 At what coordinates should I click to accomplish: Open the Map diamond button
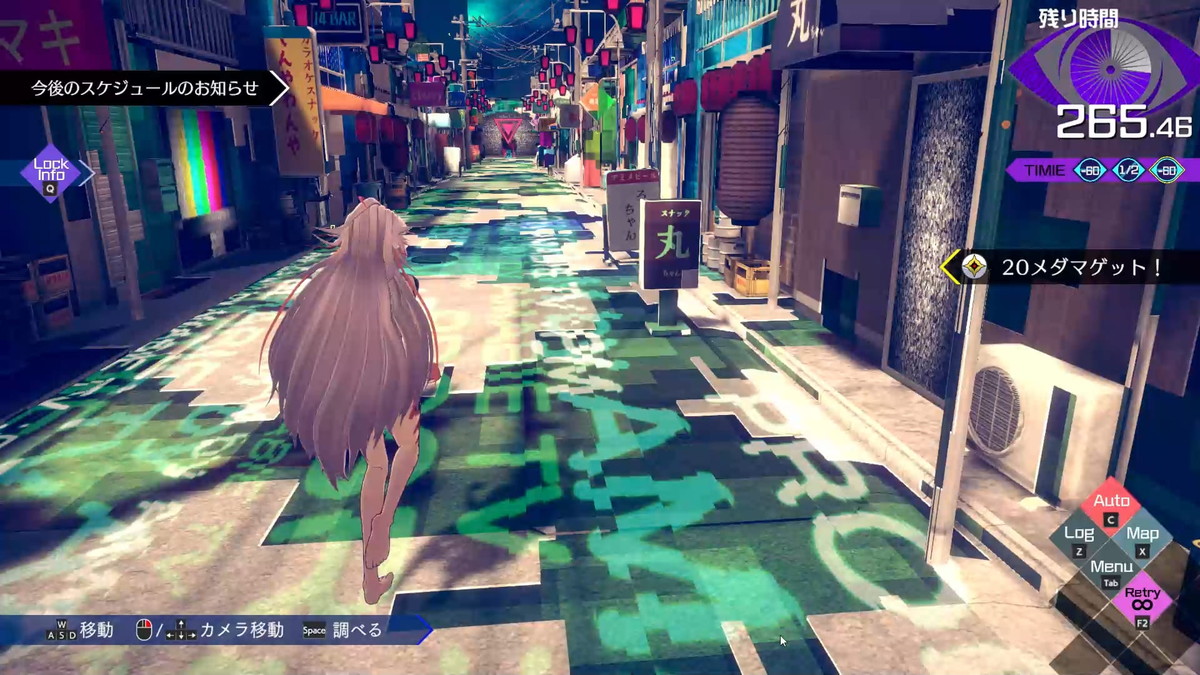click(1143, 538)
